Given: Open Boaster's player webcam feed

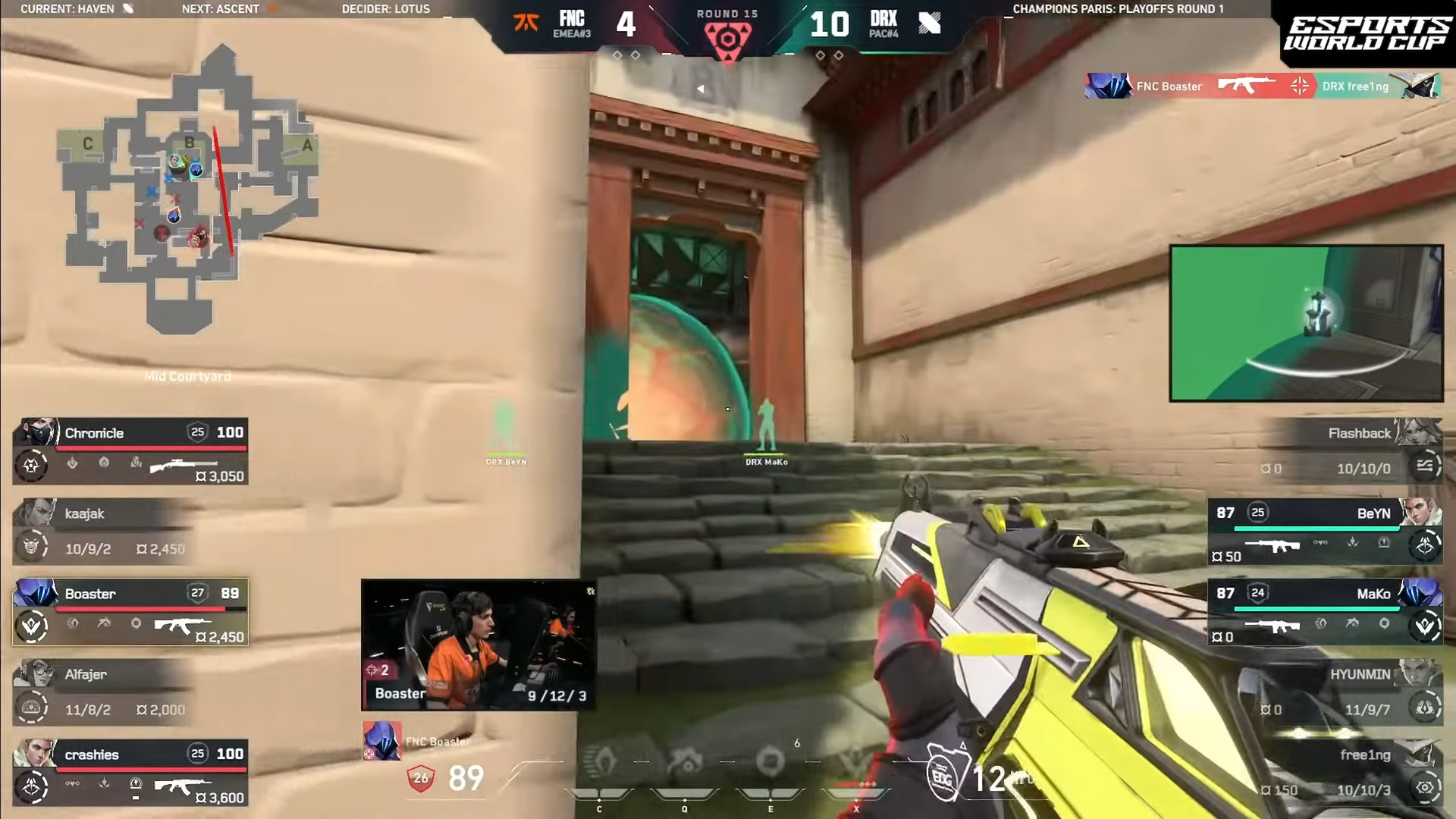Looking at the screenshot, I should point(478,645).
